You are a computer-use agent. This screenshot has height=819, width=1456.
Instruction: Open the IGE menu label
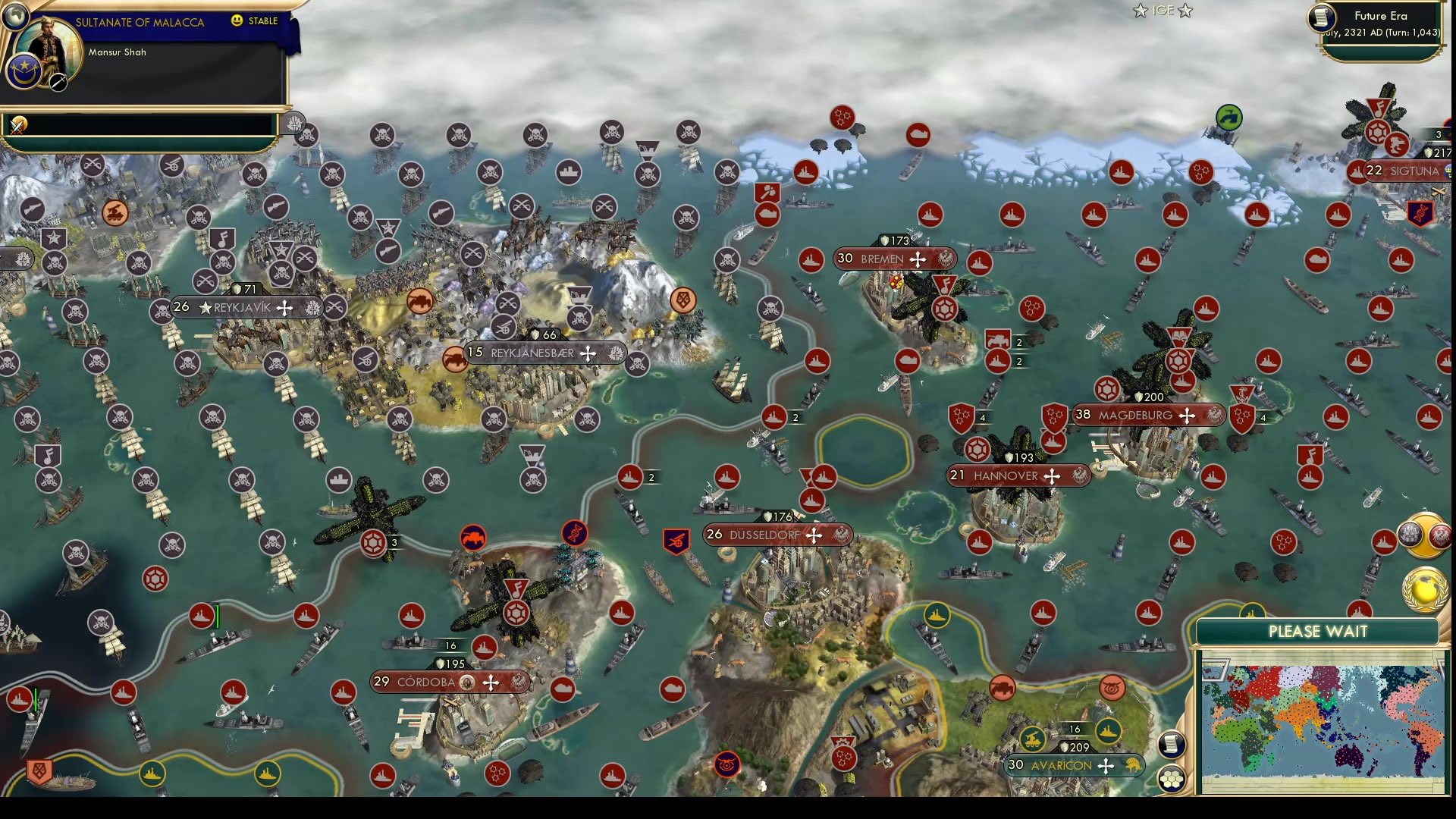point(1162,11)
